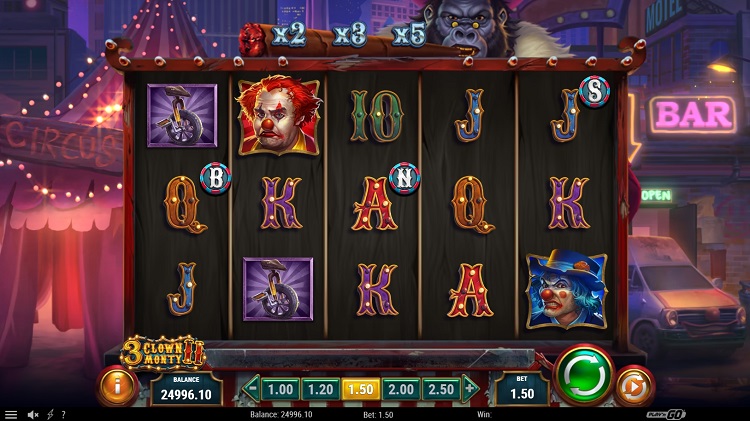Viewport: 750px width, 421px height.
Task: Decrease the bet with the left arrow
Action: click(253, 389)
